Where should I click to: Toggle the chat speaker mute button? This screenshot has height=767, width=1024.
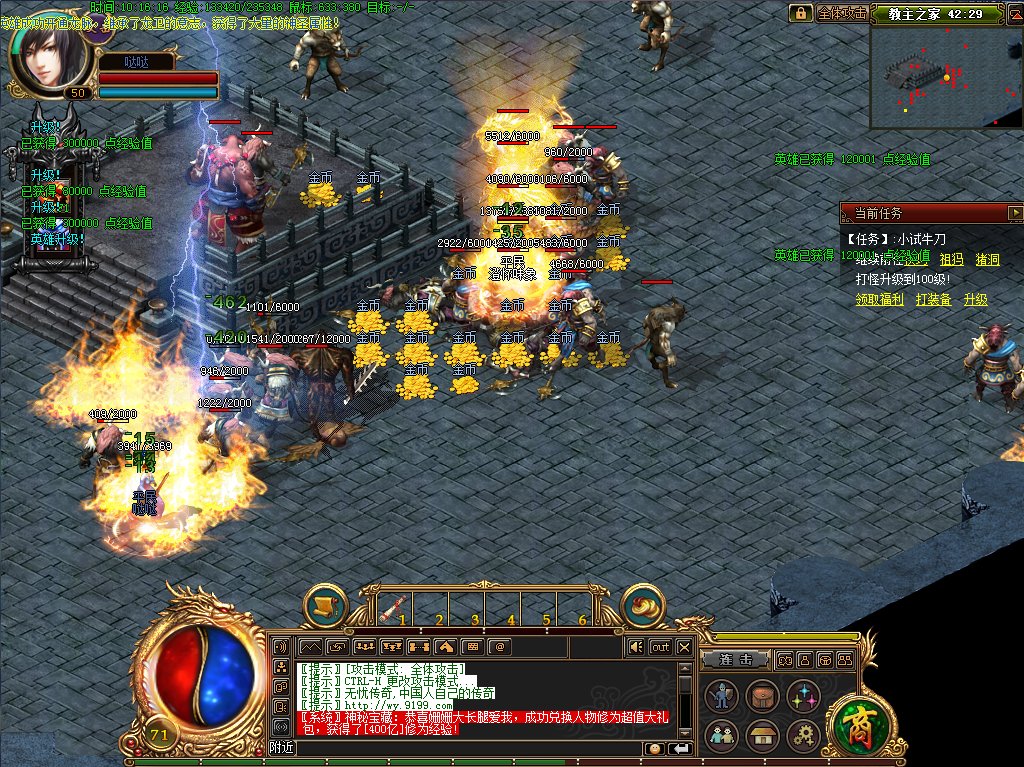click(x=636, y=647)
